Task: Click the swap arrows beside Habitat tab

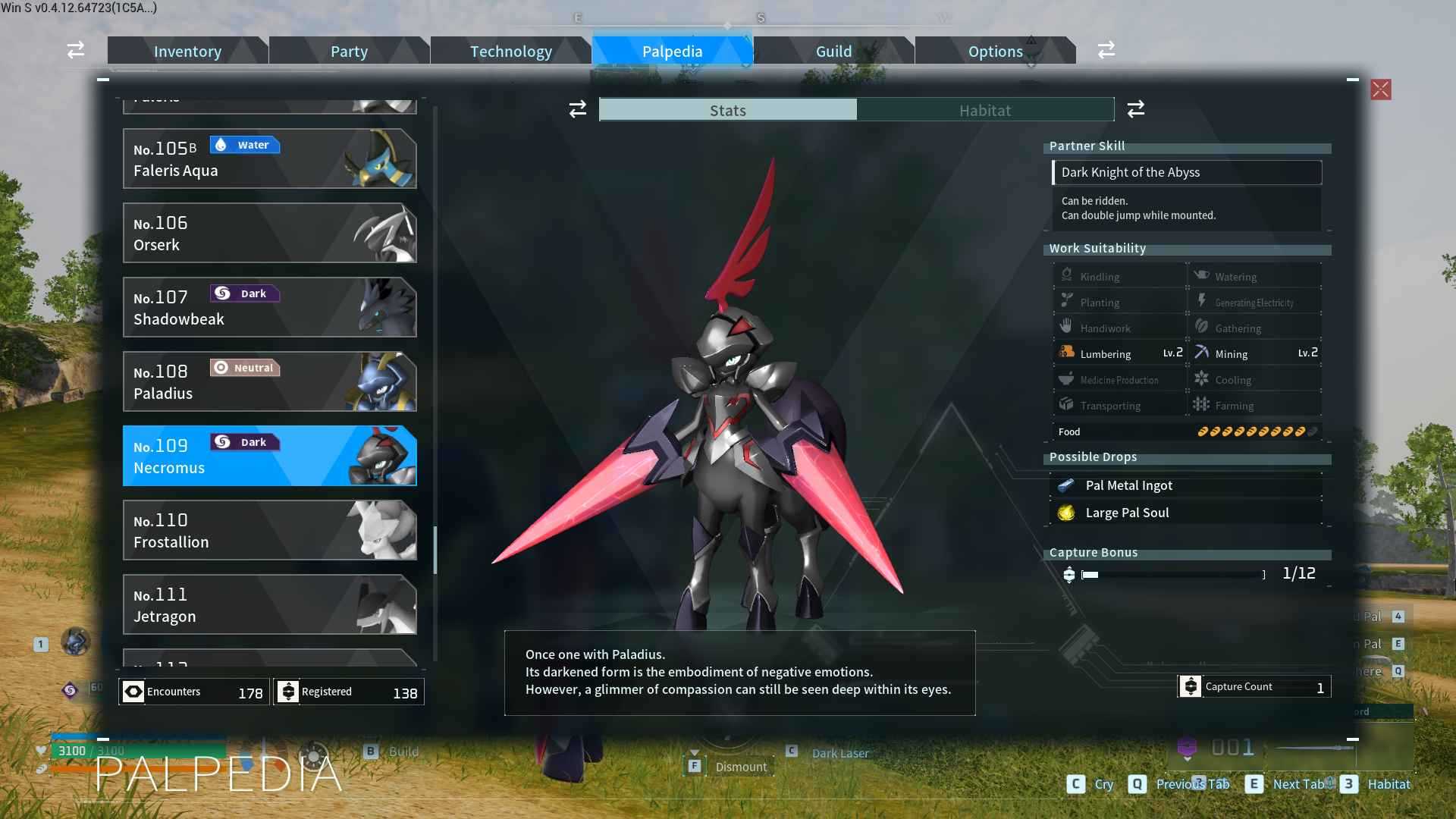Action: (x=1135, y=109)
